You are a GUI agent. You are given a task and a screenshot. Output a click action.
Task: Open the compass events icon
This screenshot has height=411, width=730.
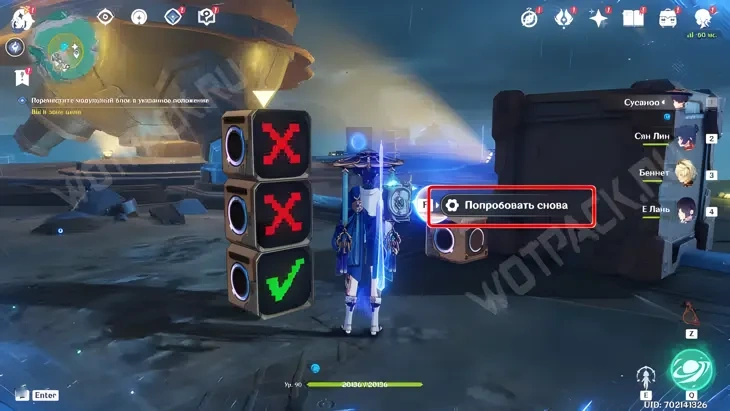coord(528,17)
